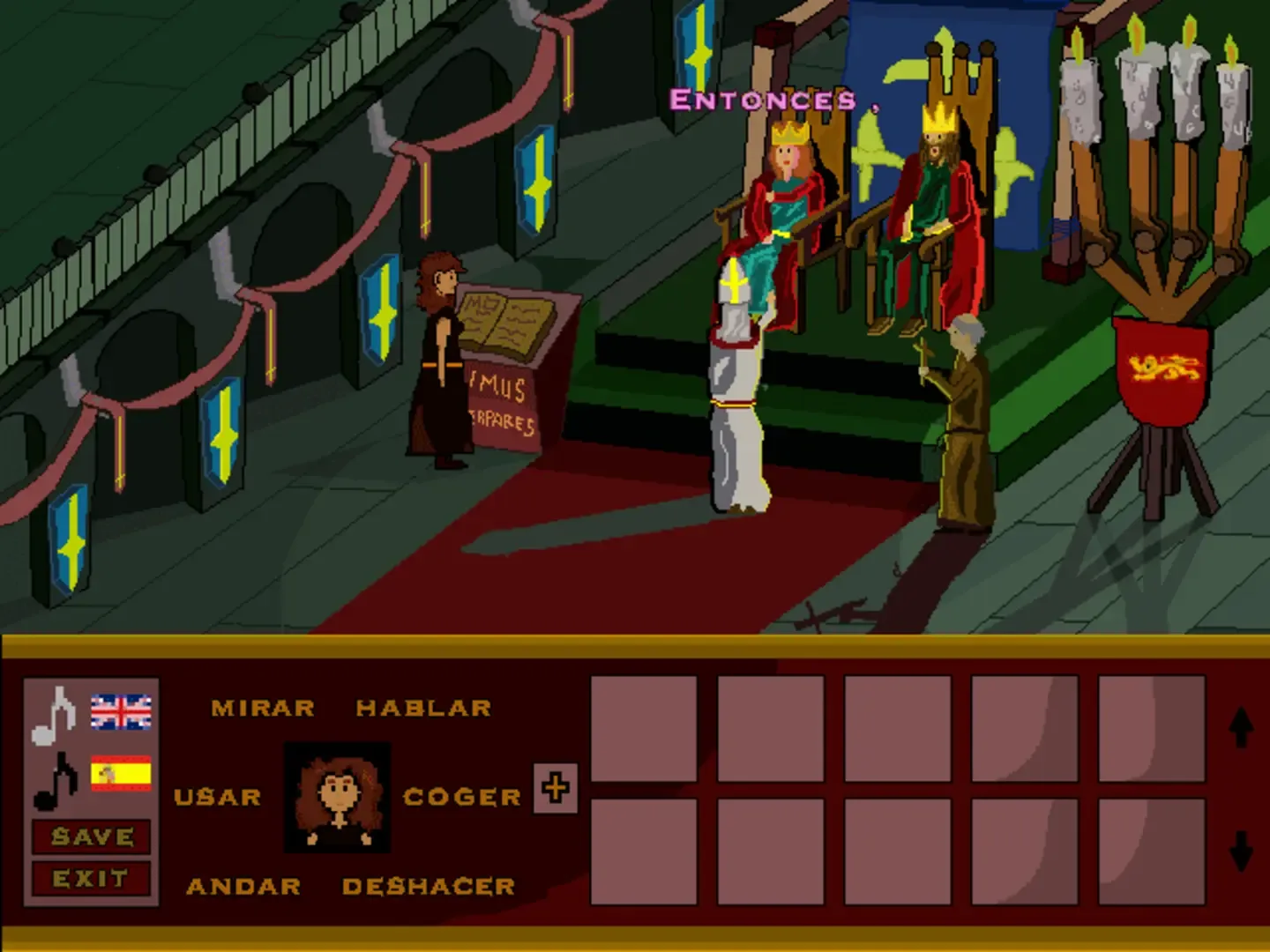Click the EXIT button

(90, 877)
